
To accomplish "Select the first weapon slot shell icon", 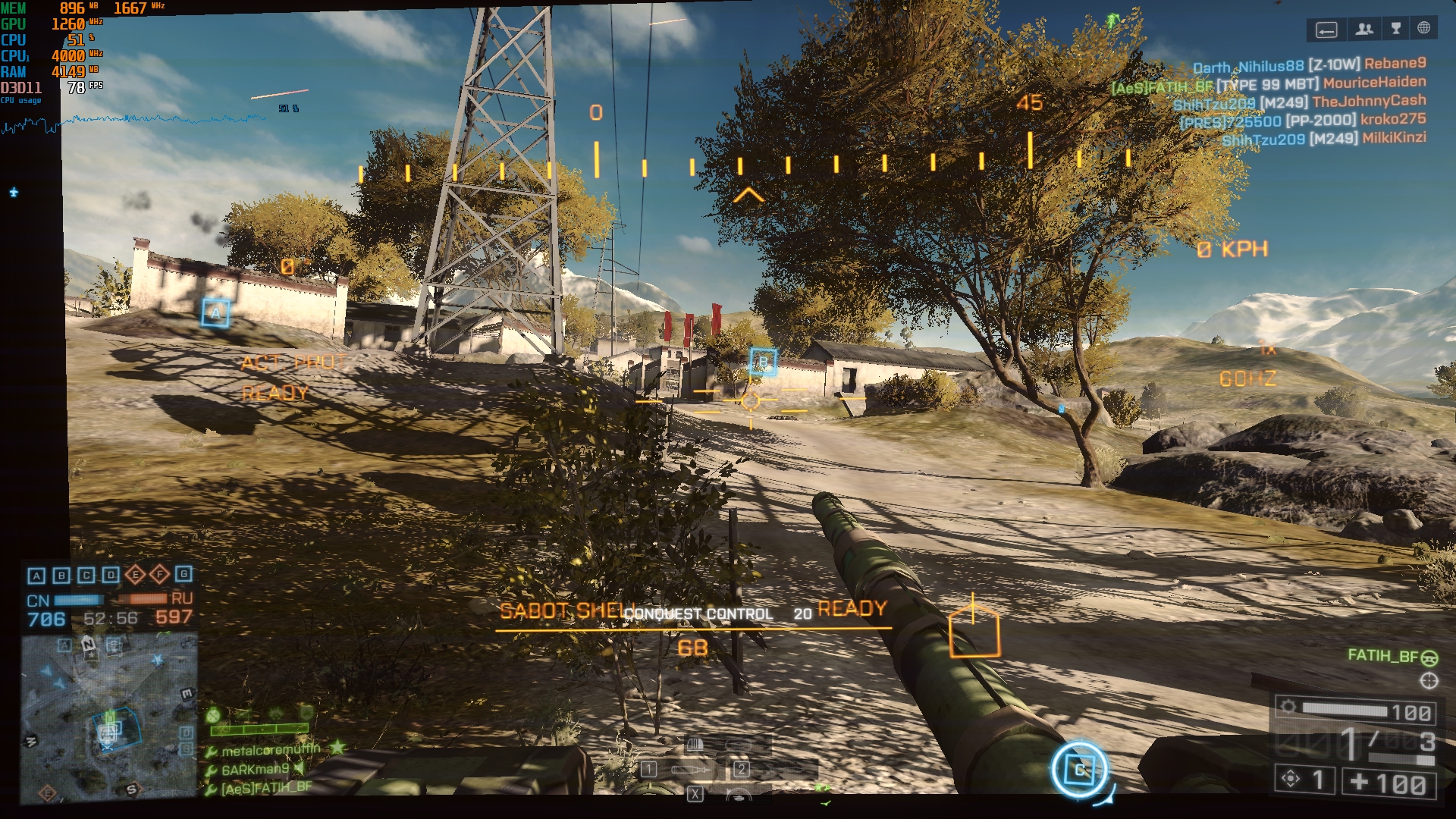I will tap(649, 770).
